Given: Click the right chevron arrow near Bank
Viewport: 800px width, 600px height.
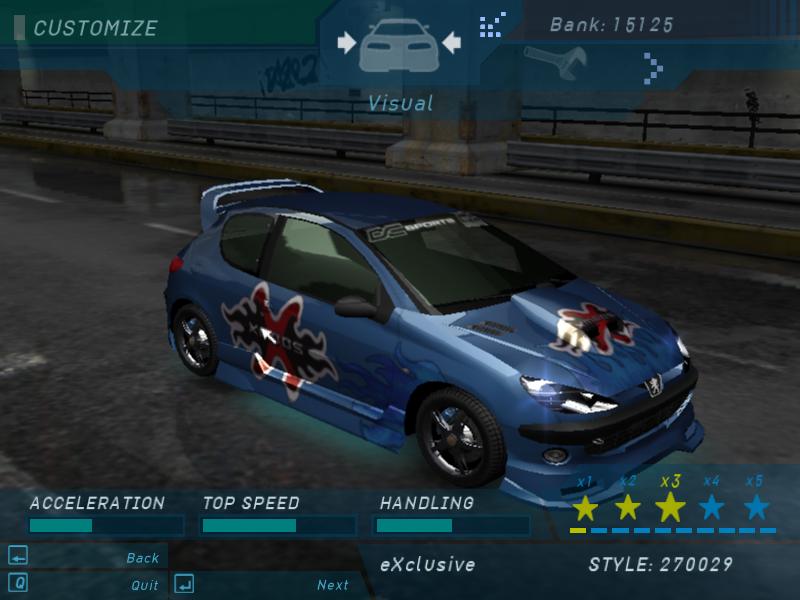Looking at the screenshot, I should 653,68.
